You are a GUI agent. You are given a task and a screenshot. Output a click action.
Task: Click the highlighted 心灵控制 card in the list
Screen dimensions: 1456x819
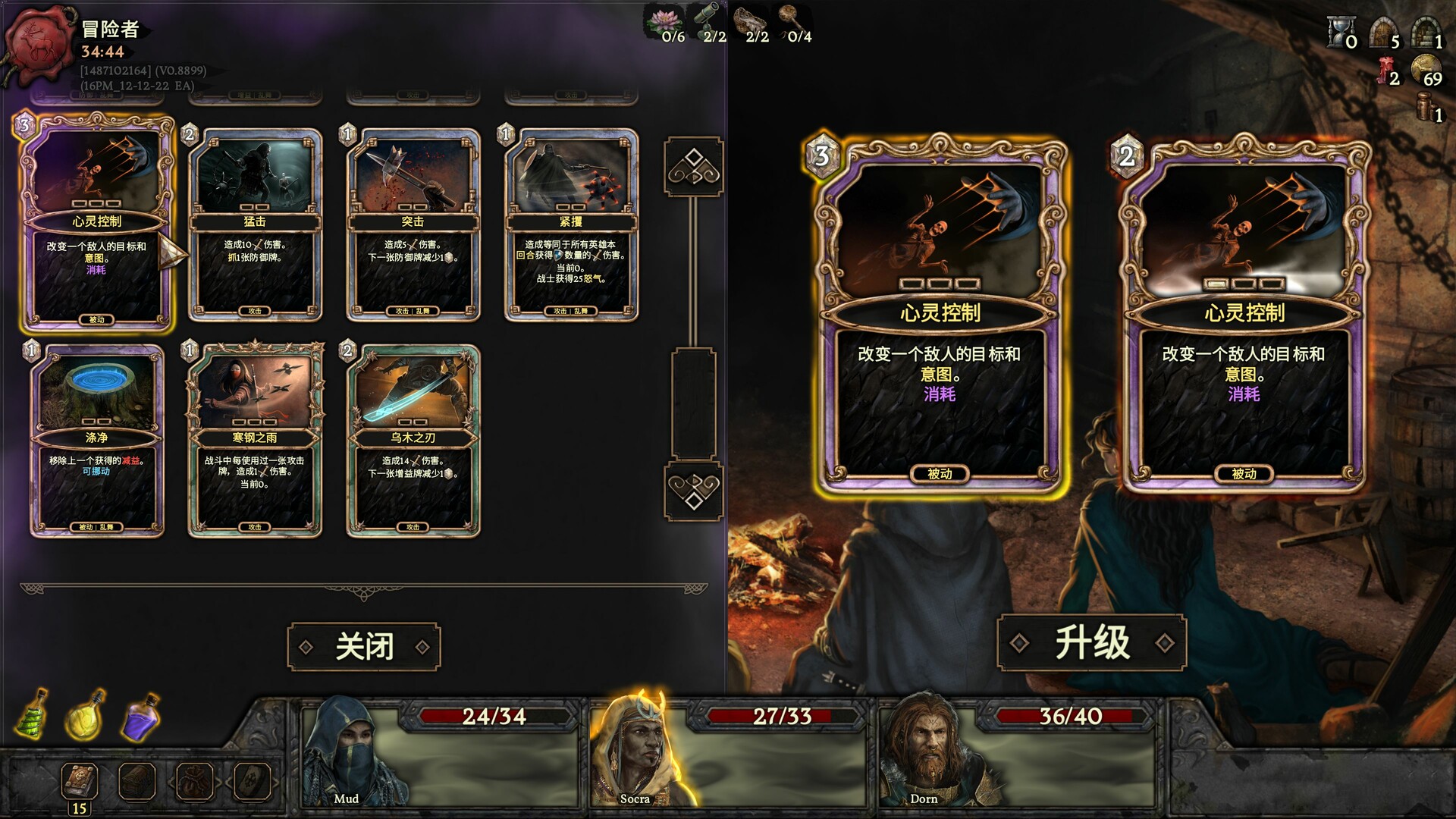97,224
